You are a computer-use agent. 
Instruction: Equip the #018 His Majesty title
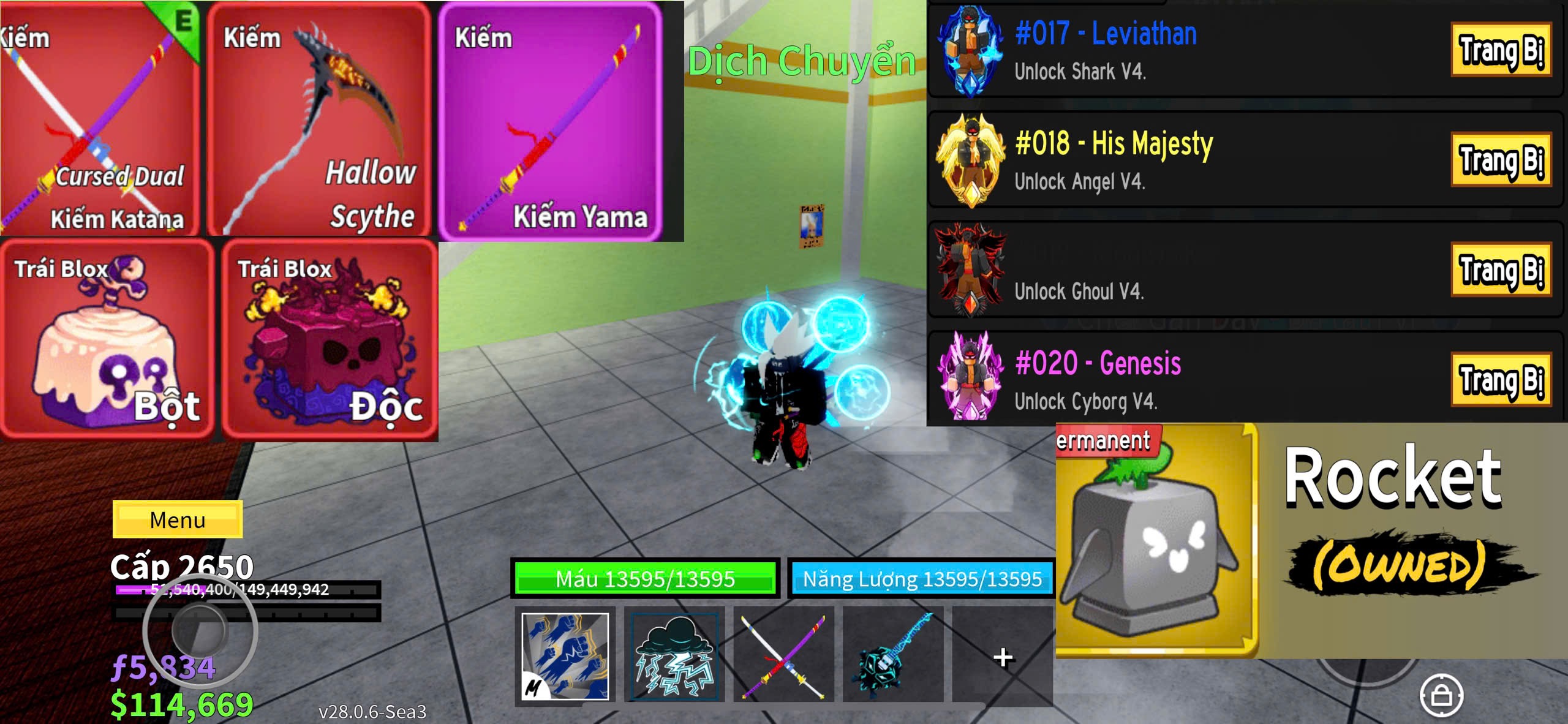[1500, 159]
